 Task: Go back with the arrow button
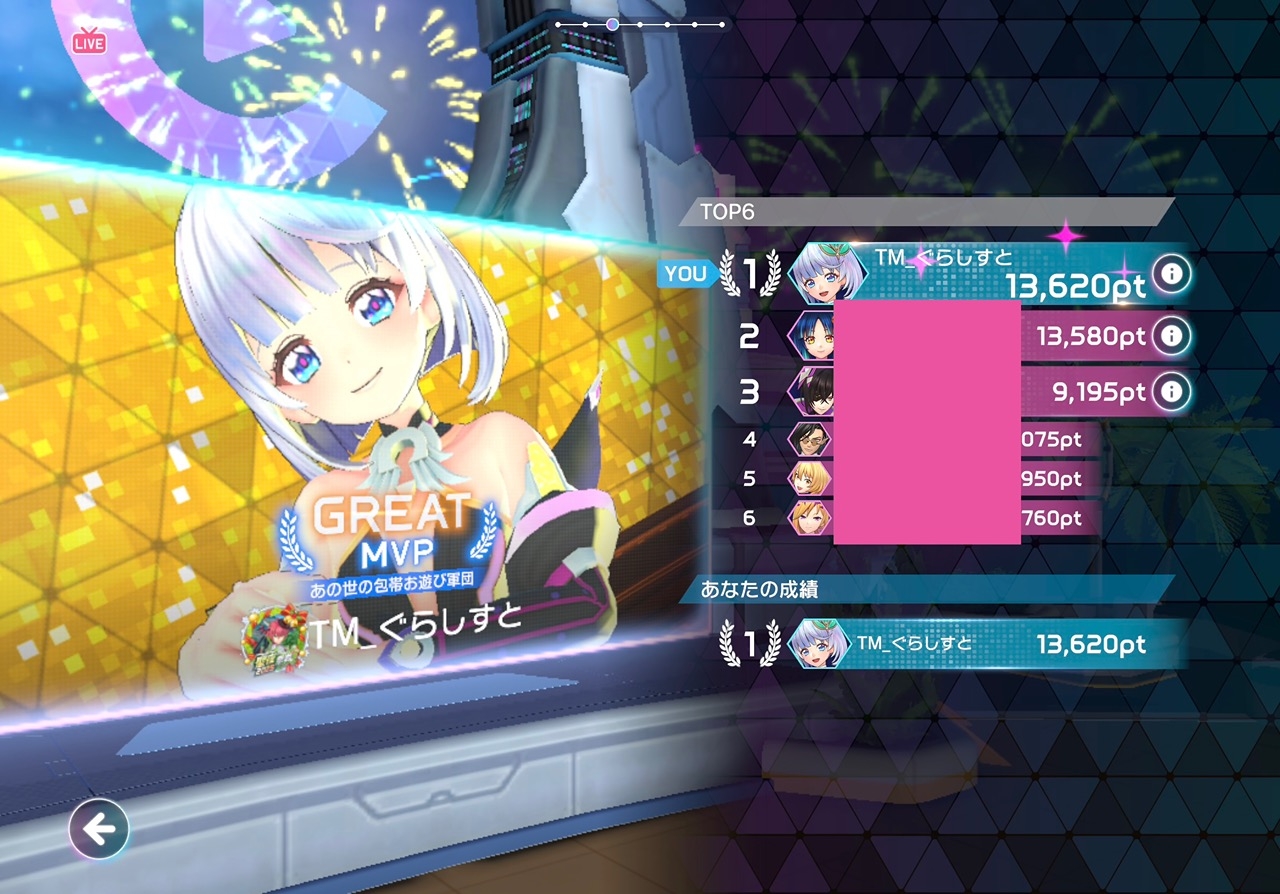pyautogui.click(x=99, y=829)
